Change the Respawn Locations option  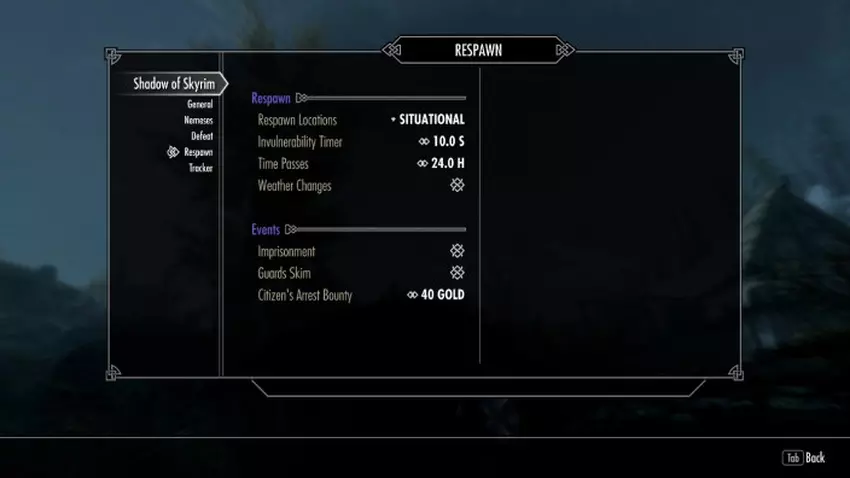[x=431, y=120]
